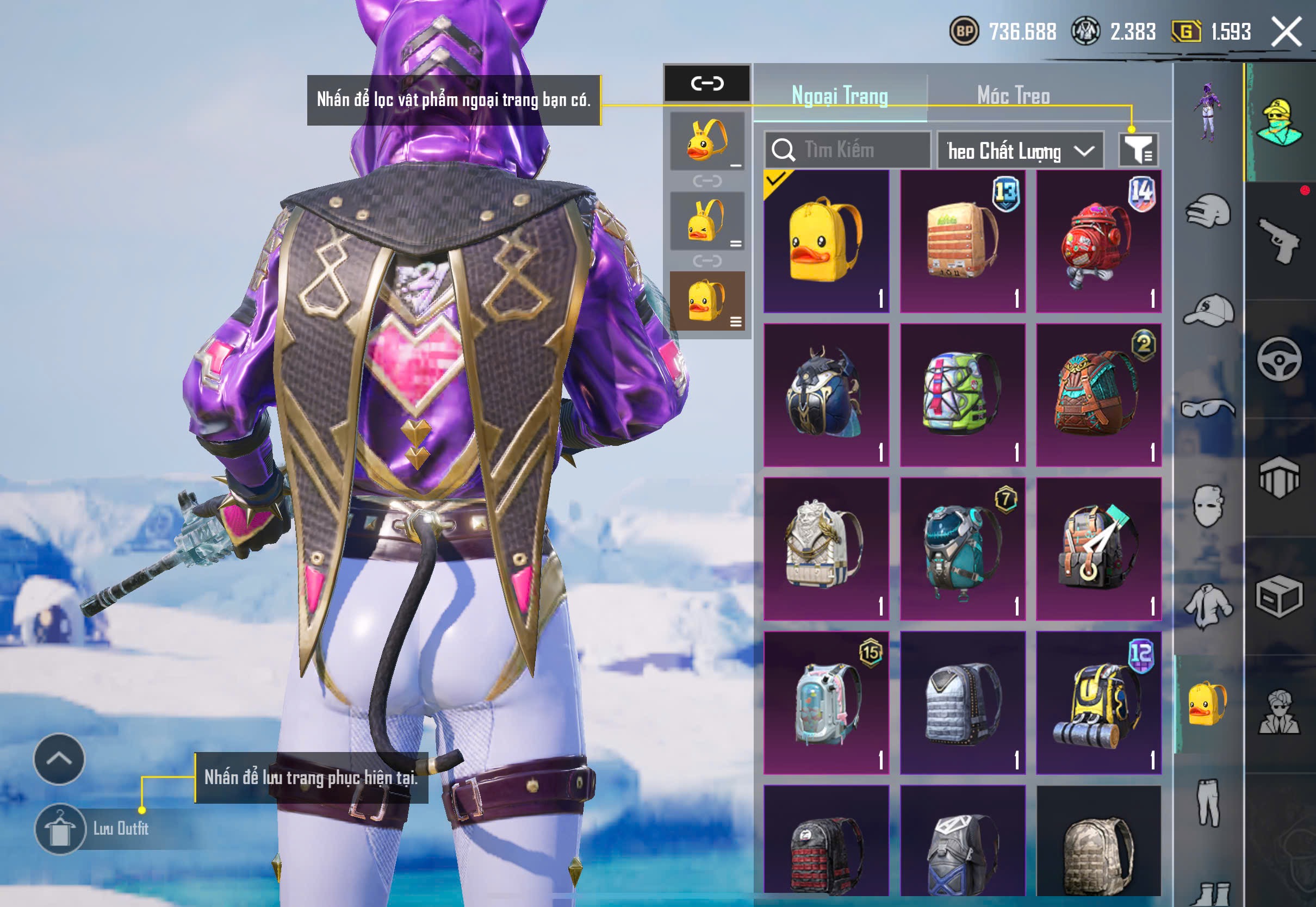Image resolution: width=1316 pixels, height=907 pixels.
Task: Click the link icon above backpack levels
Action: 707,84
